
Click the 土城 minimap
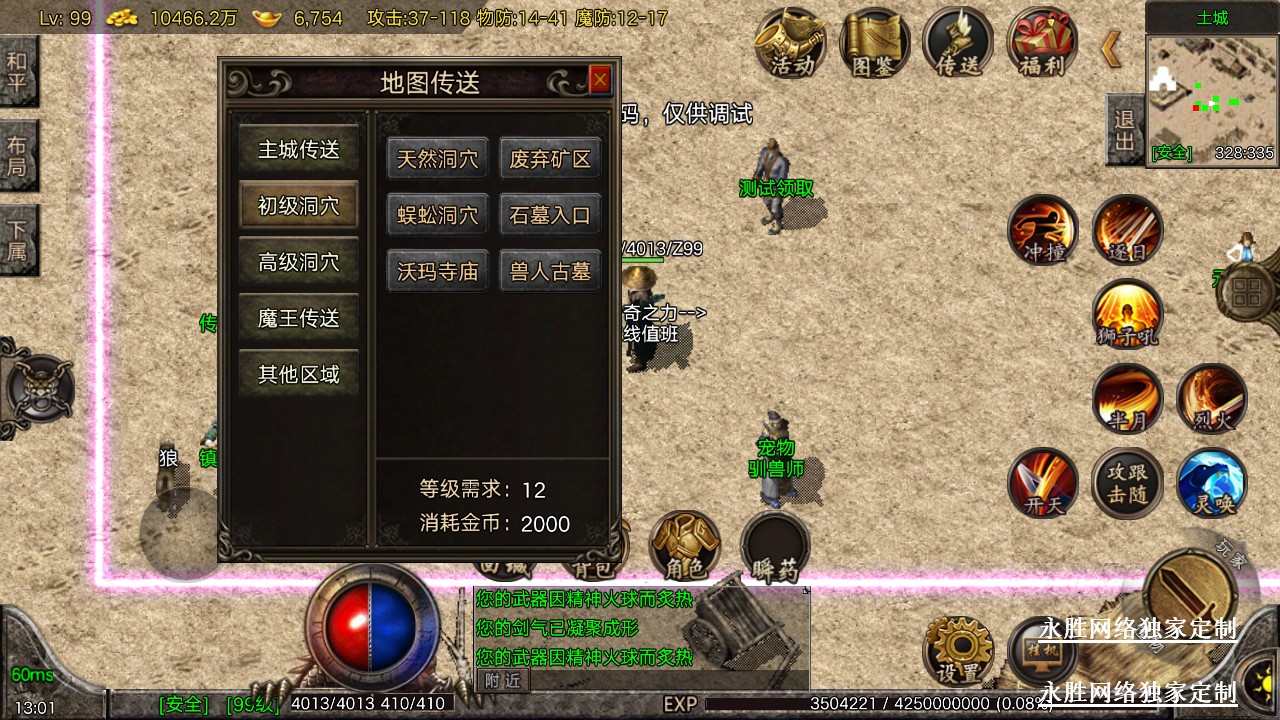(1212, 98)
